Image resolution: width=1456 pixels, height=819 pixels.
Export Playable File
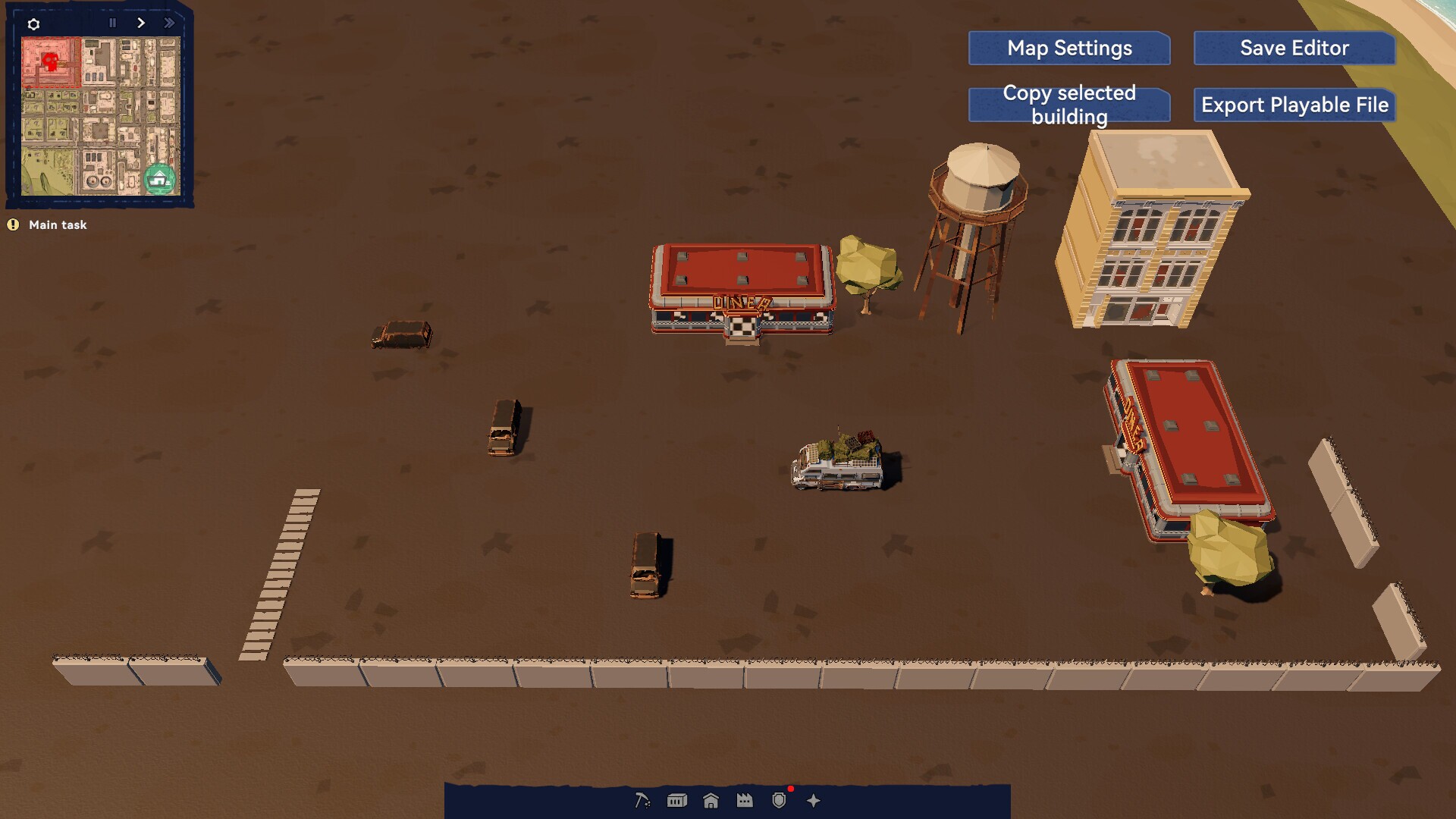pos(1294,105)
